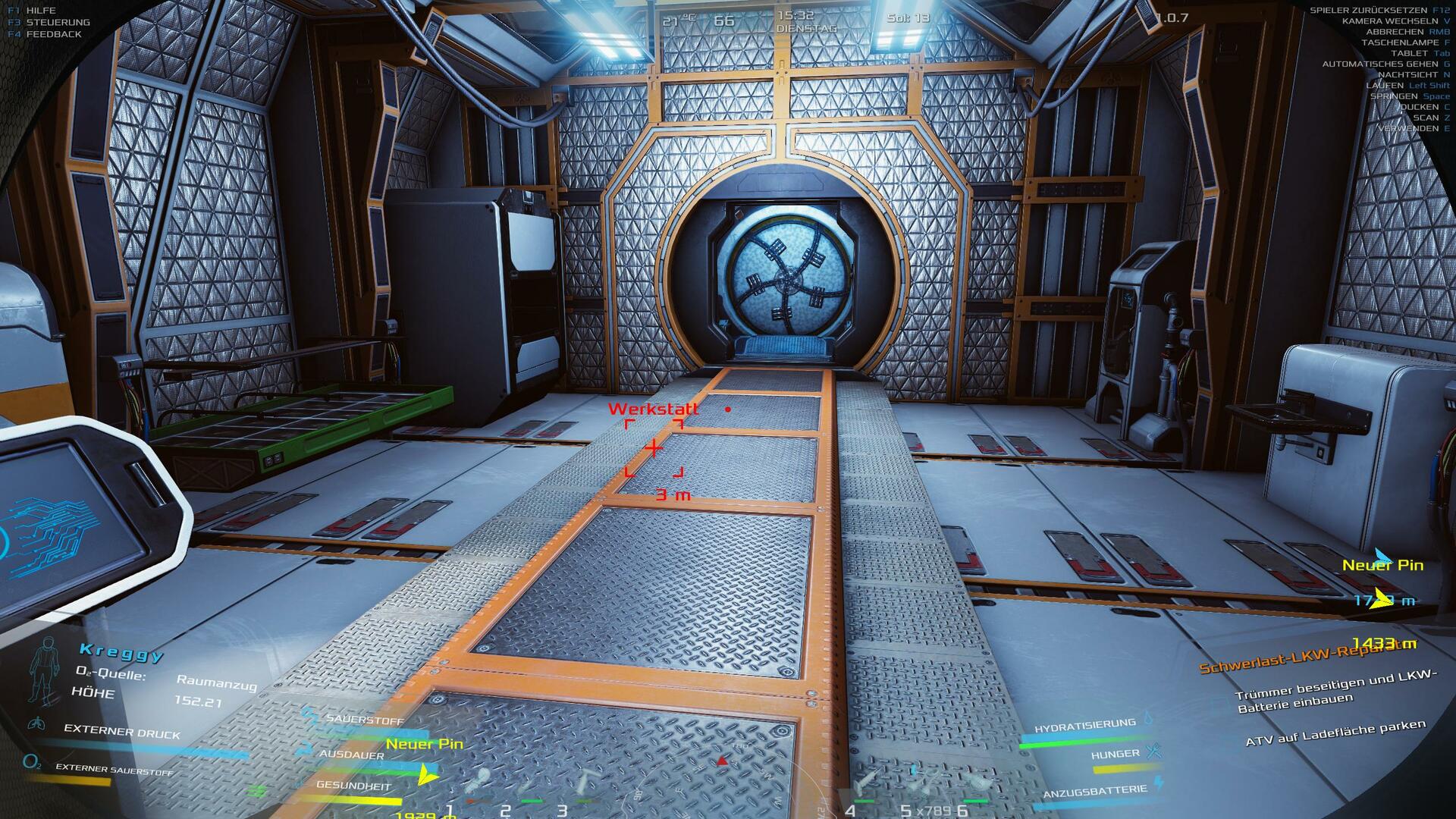Screen dimensions: 1456x819
Task: Click the spacesuit figure status icon
Action: [x=42, y=671]
